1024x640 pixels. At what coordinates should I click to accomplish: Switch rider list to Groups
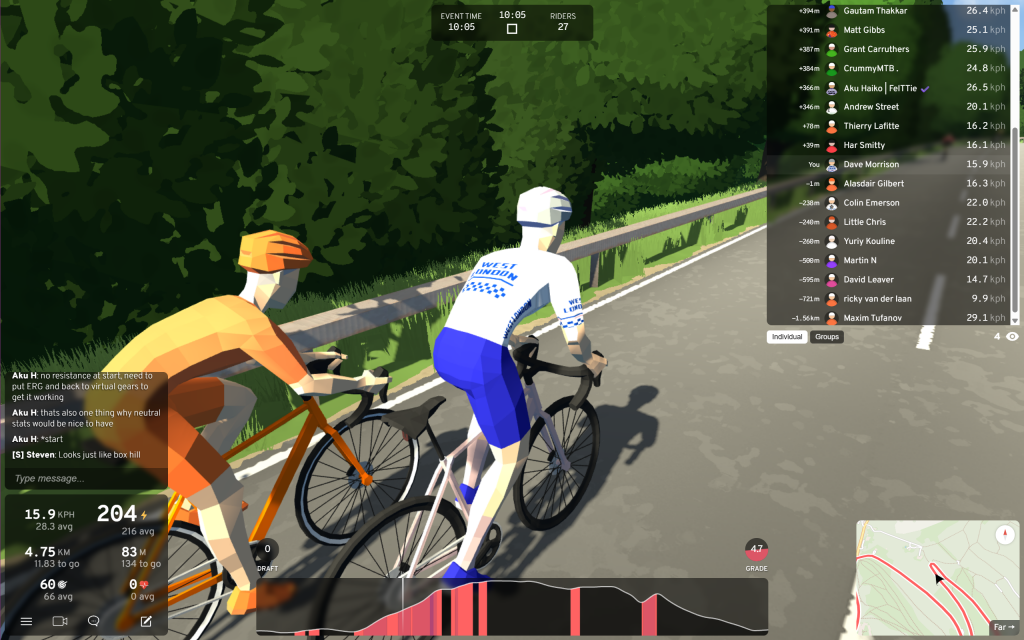tap(827, 337)
